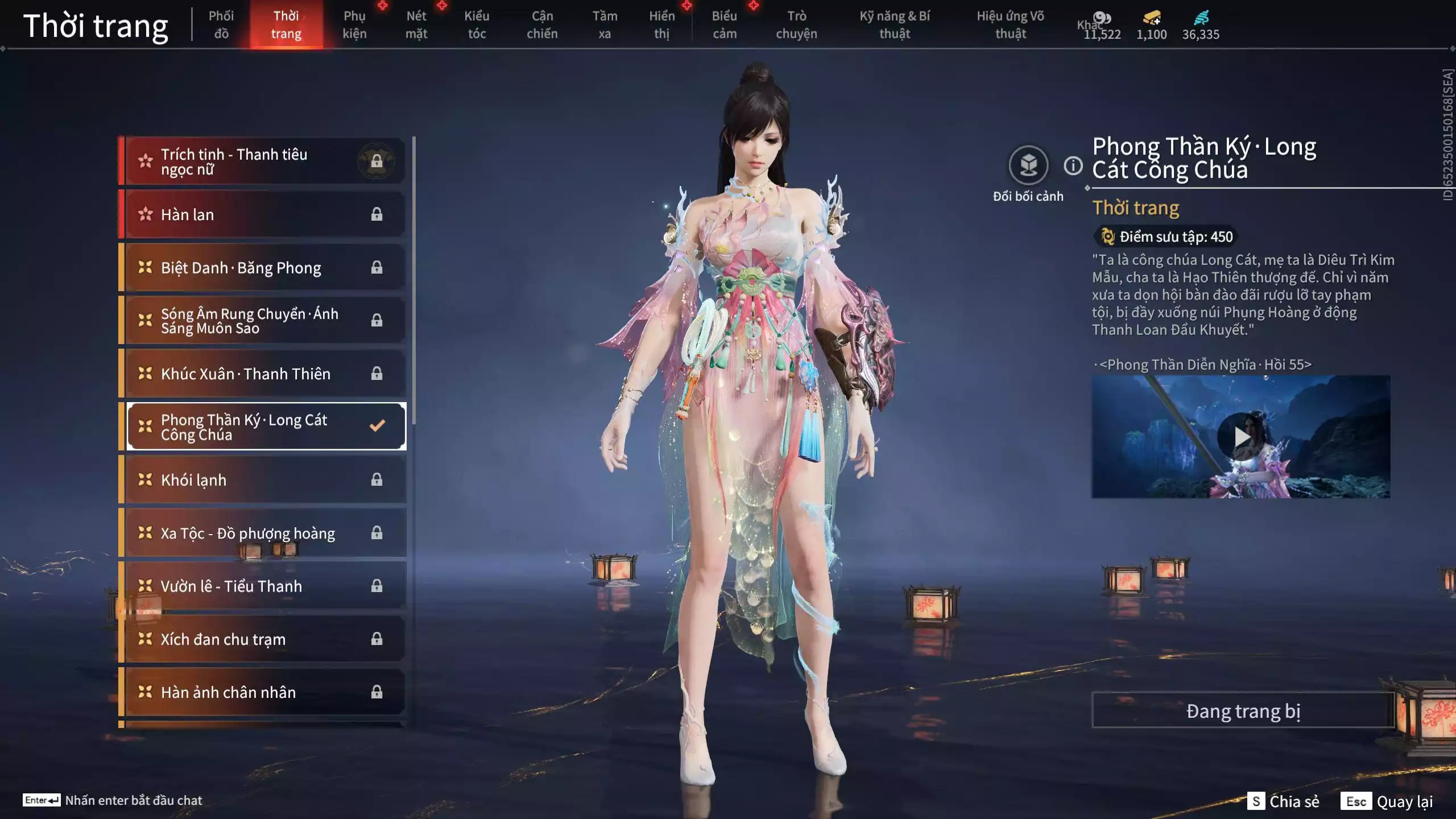Click the coin icon next to 'Khác'
This screenshot has width=1456, height=819.
pyautogui.click(x=1102, y=18)
